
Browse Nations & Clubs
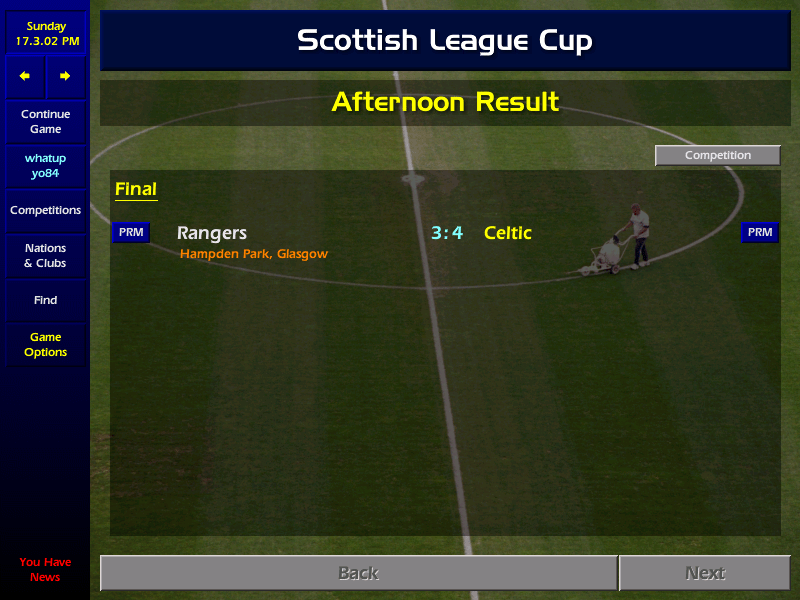tap(45, 256)
